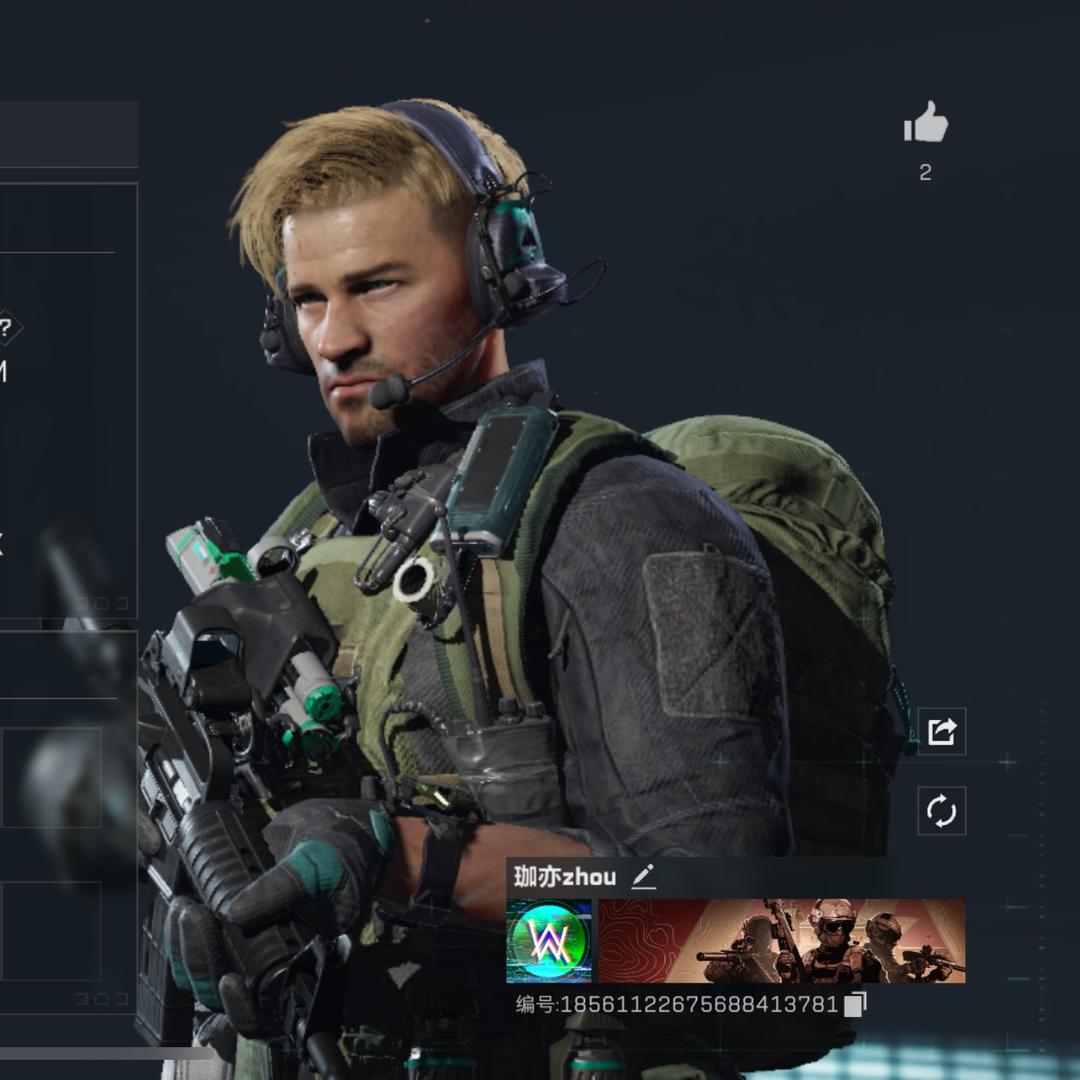Open the share profile button
This screenshot has width=1080, height=1080.
point(942,732)
